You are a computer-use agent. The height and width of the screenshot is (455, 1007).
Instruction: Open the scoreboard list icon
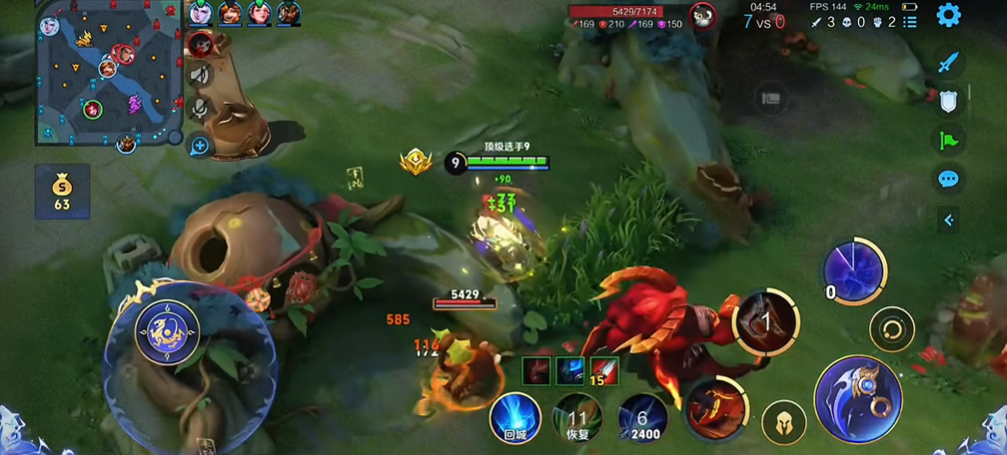click(909, 21)
